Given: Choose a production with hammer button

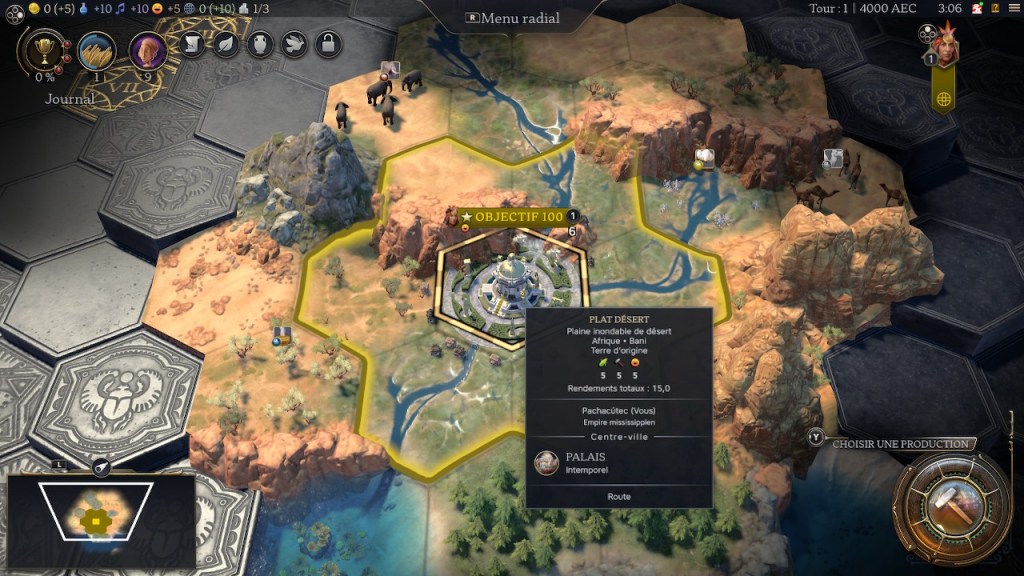Looking at the screenshot, I should coord(946,504).
